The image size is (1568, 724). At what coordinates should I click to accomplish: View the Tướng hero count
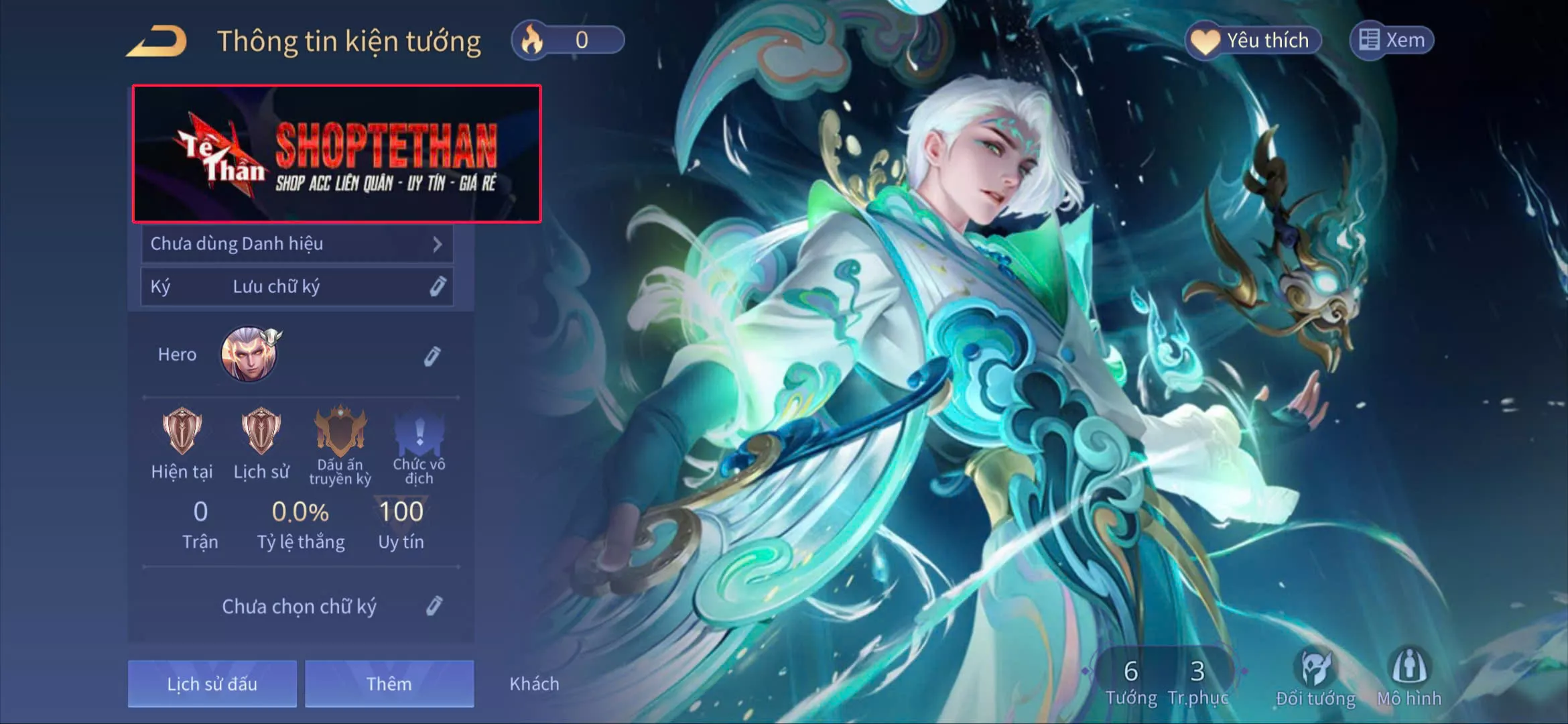(1131, 681)
